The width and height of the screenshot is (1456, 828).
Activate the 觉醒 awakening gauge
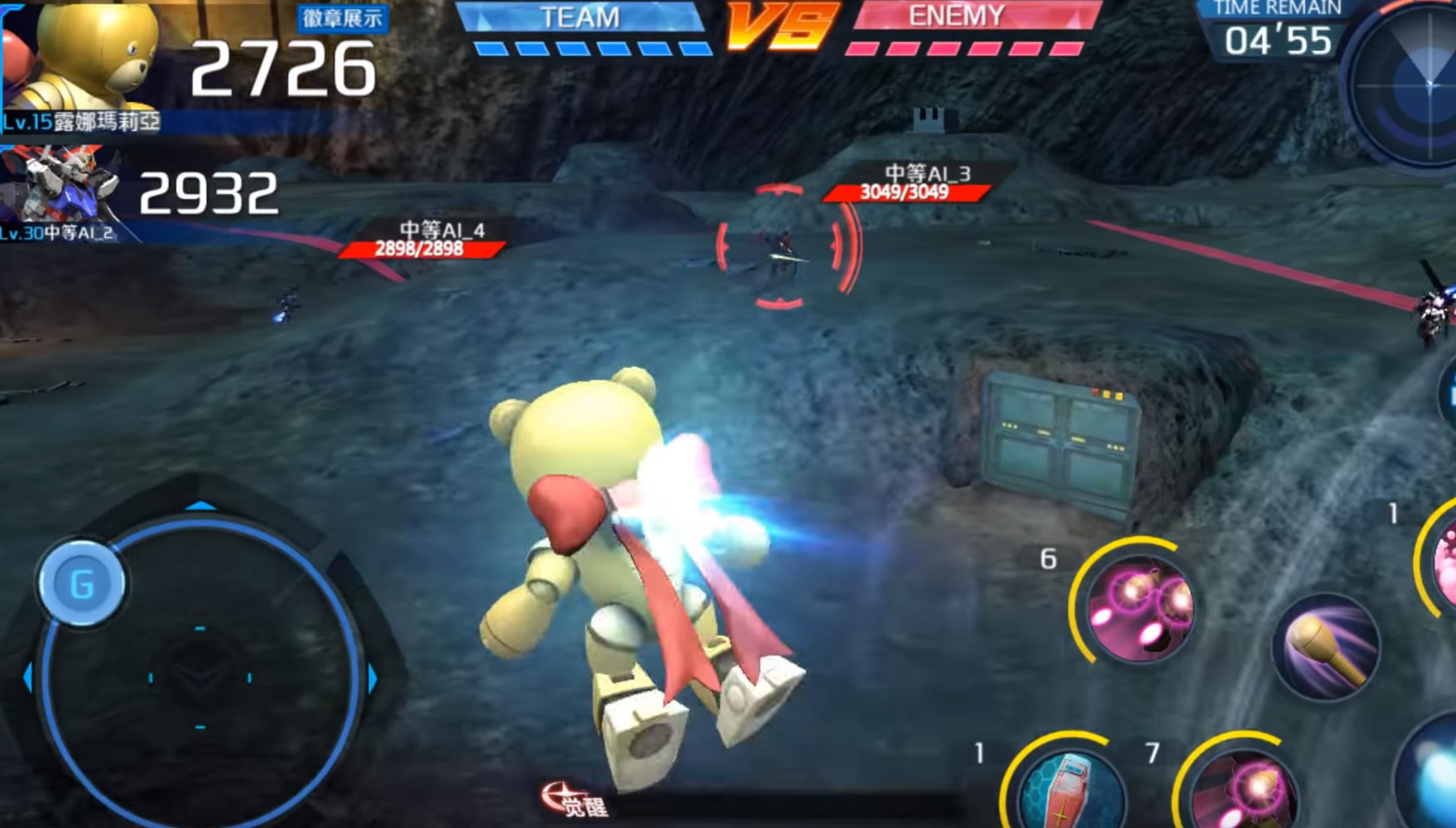coord(575,801)
